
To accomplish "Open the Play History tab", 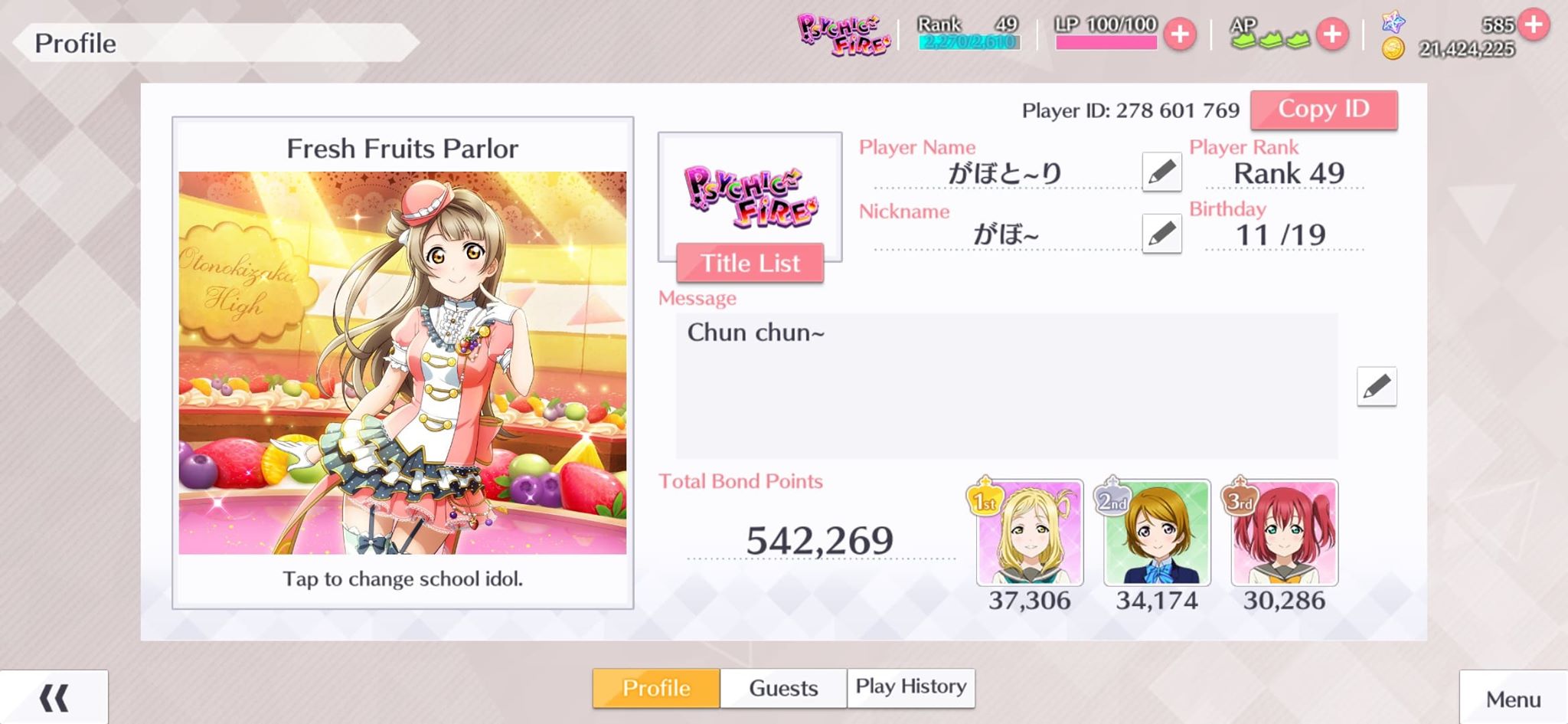I will (910, 686).
